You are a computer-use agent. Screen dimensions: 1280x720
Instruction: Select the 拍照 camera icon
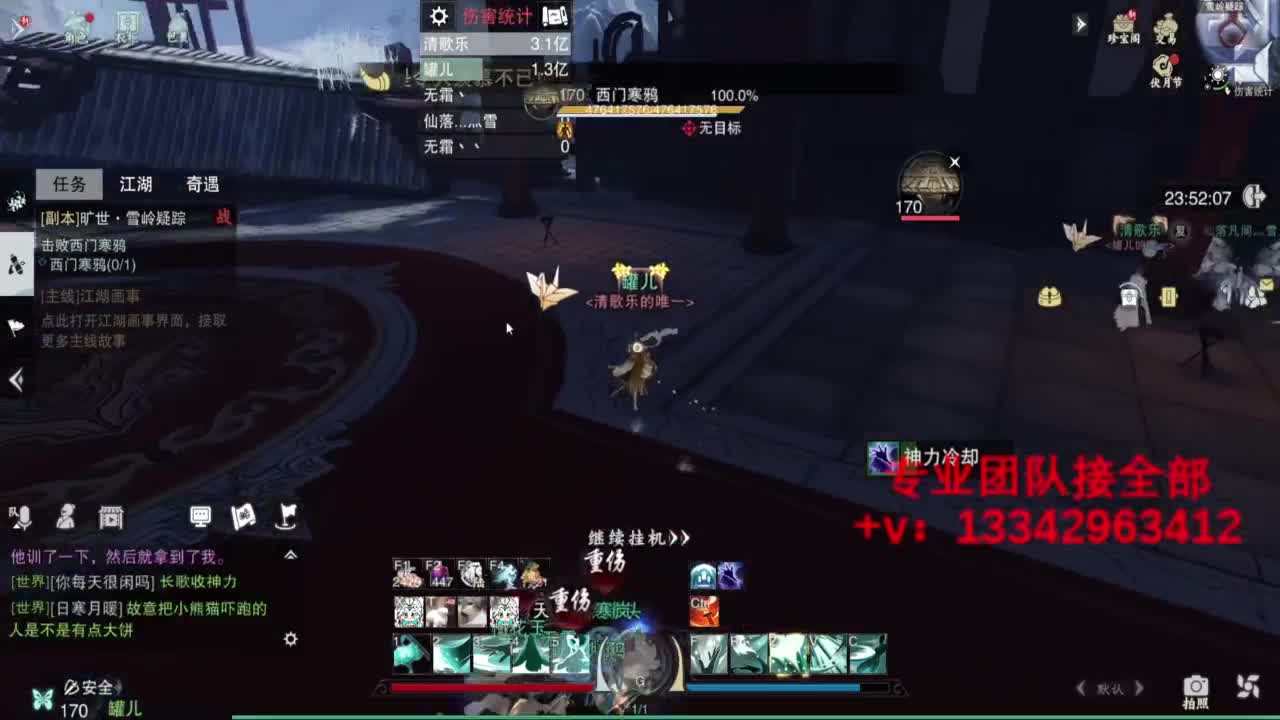coord(1196,687)
